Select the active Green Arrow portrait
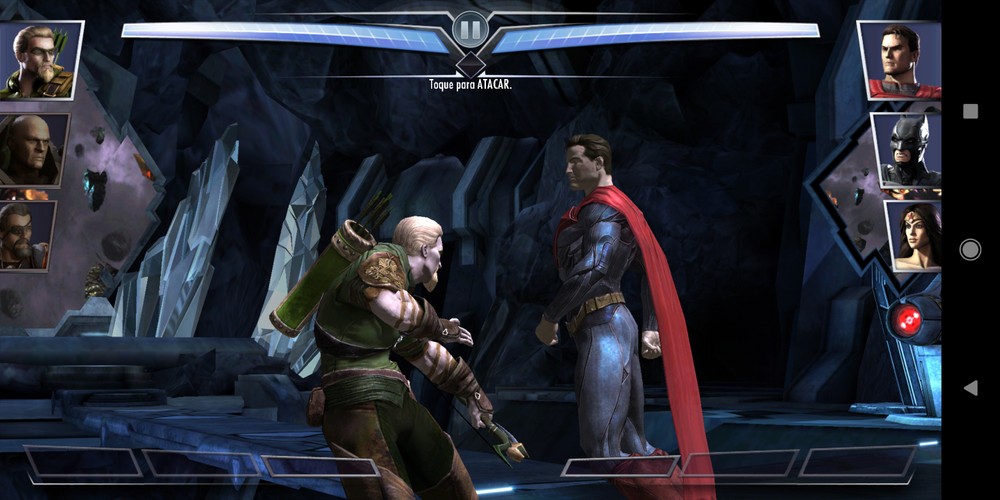Viewport: 1000px width, 500px height. [x=40, y=59]
